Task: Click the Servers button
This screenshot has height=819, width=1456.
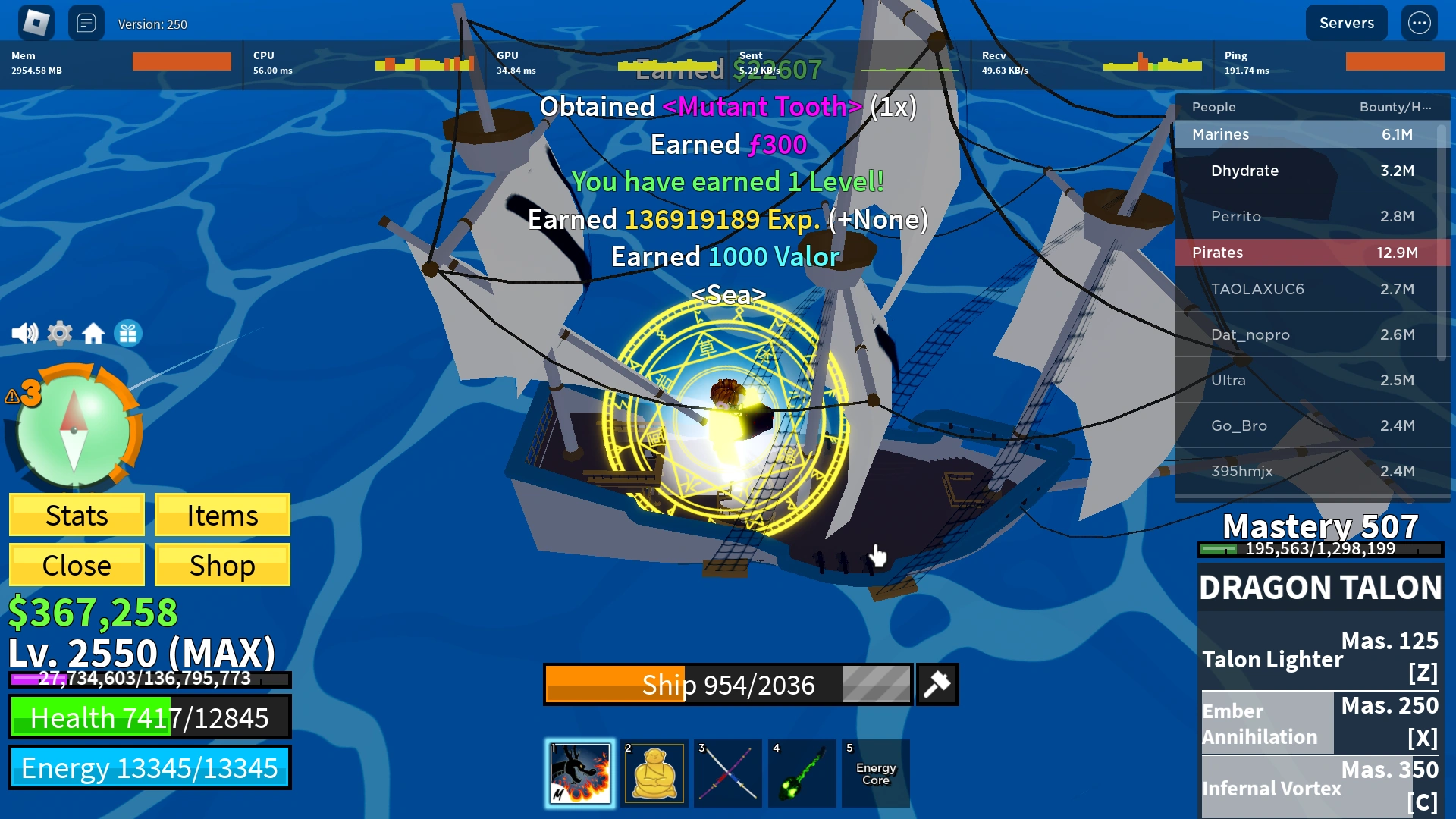Action: [x=1346, y=22]
